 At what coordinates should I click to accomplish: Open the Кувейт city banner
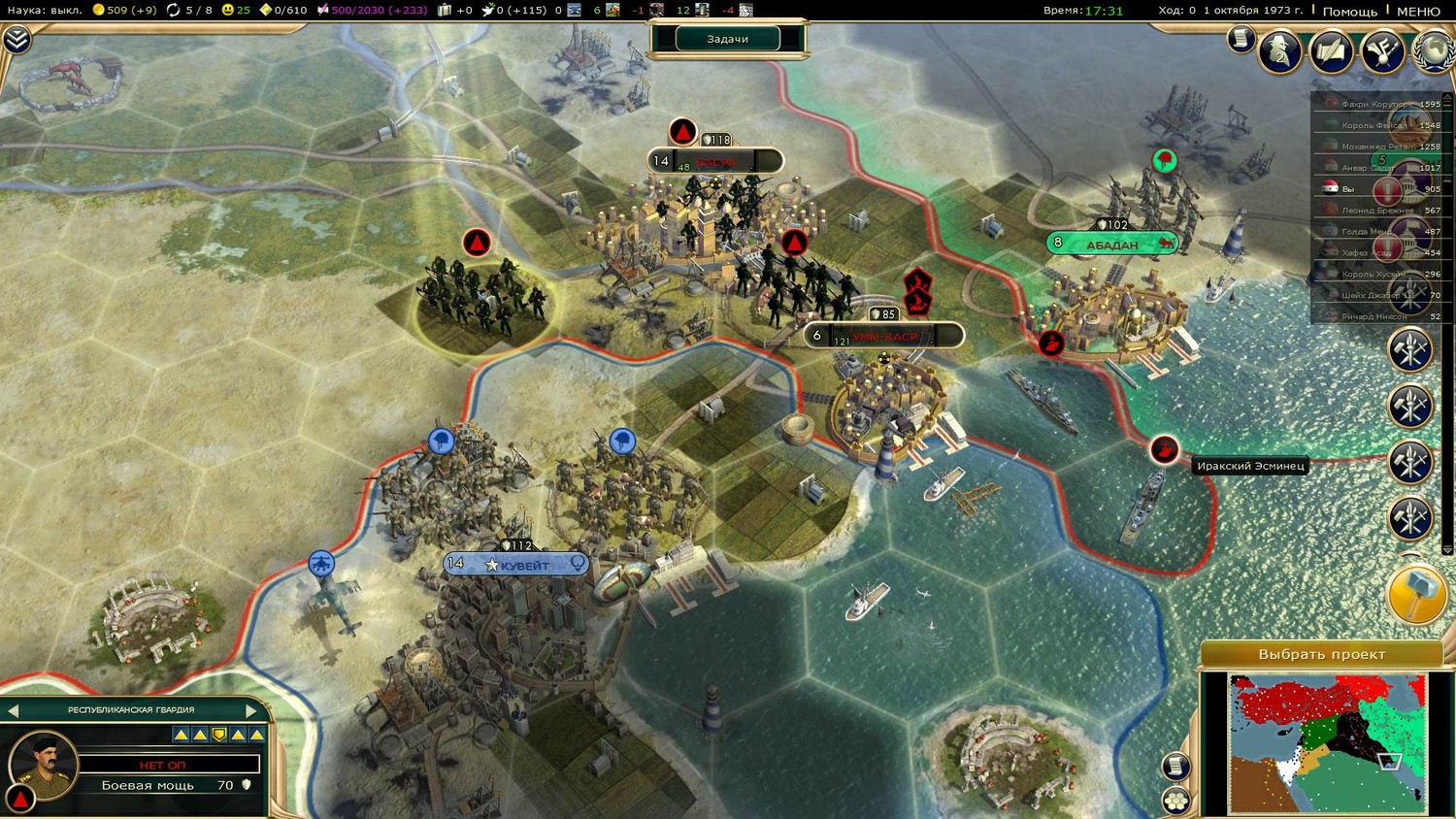516,565
